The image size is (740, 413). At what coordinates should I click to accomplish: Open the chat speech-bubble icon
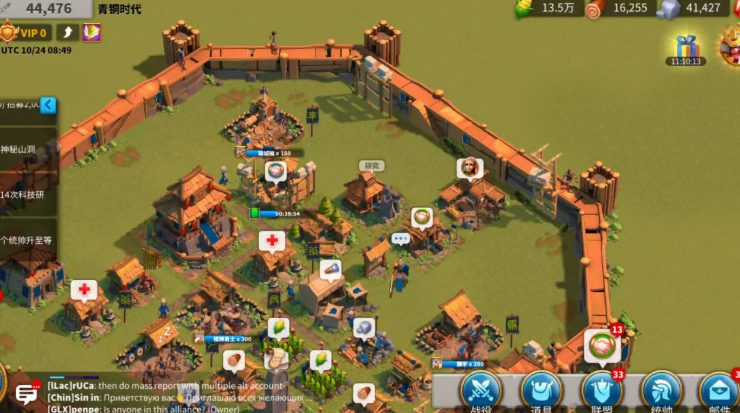coord(26,394)
